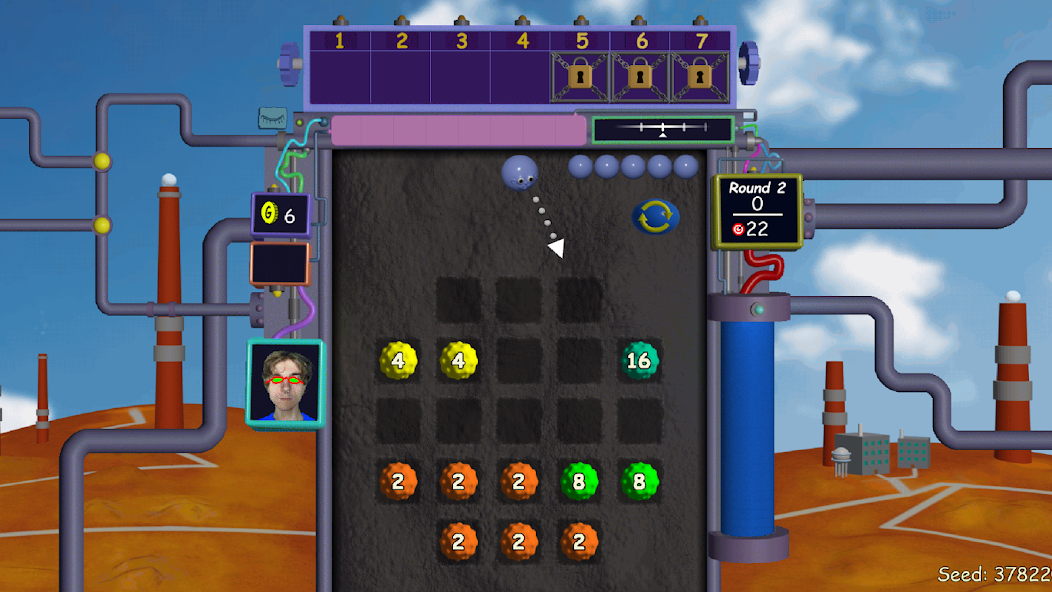Toggle the closed-eye icon
The width and height of the screenshot is (1052, 592).
point(272,118)
